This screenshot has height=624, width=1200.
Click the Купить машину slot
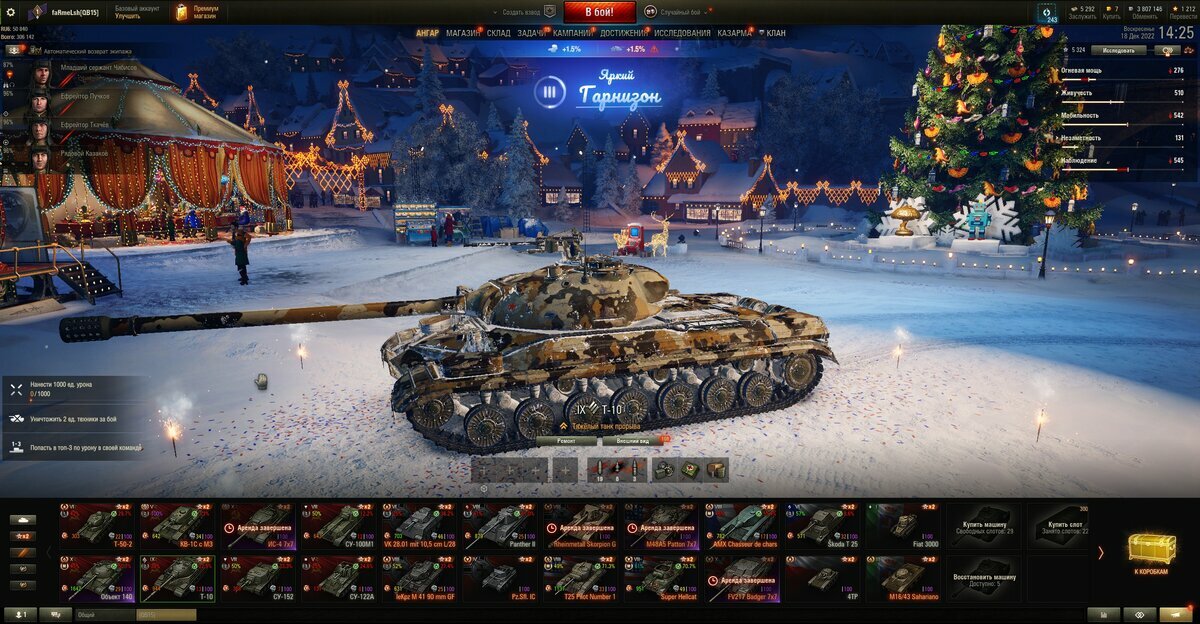[988, 525]
